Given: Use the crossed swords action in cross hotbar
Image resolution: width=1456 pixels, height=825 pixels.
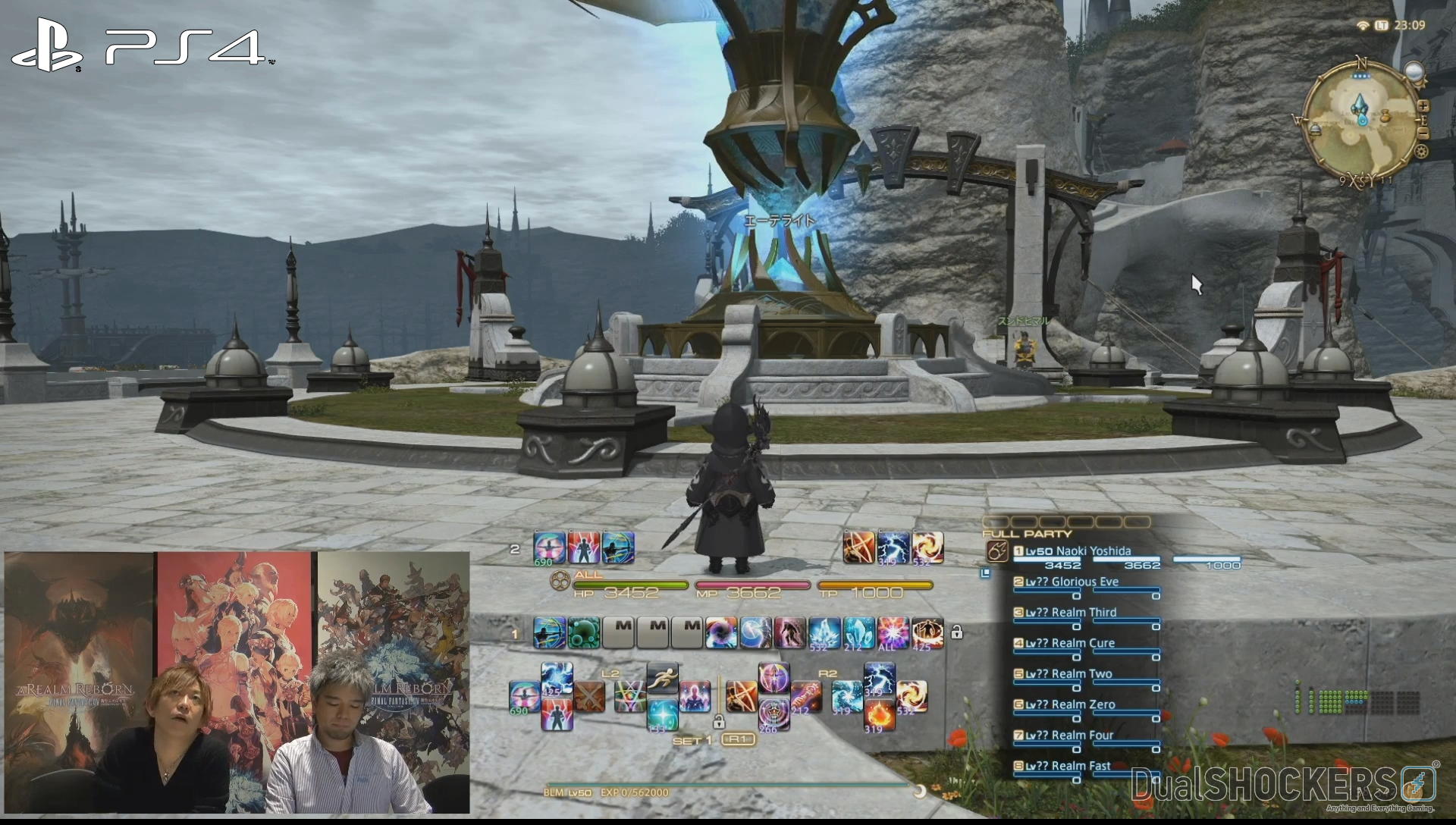Looking at the screenshot, I should click(589, 697).
